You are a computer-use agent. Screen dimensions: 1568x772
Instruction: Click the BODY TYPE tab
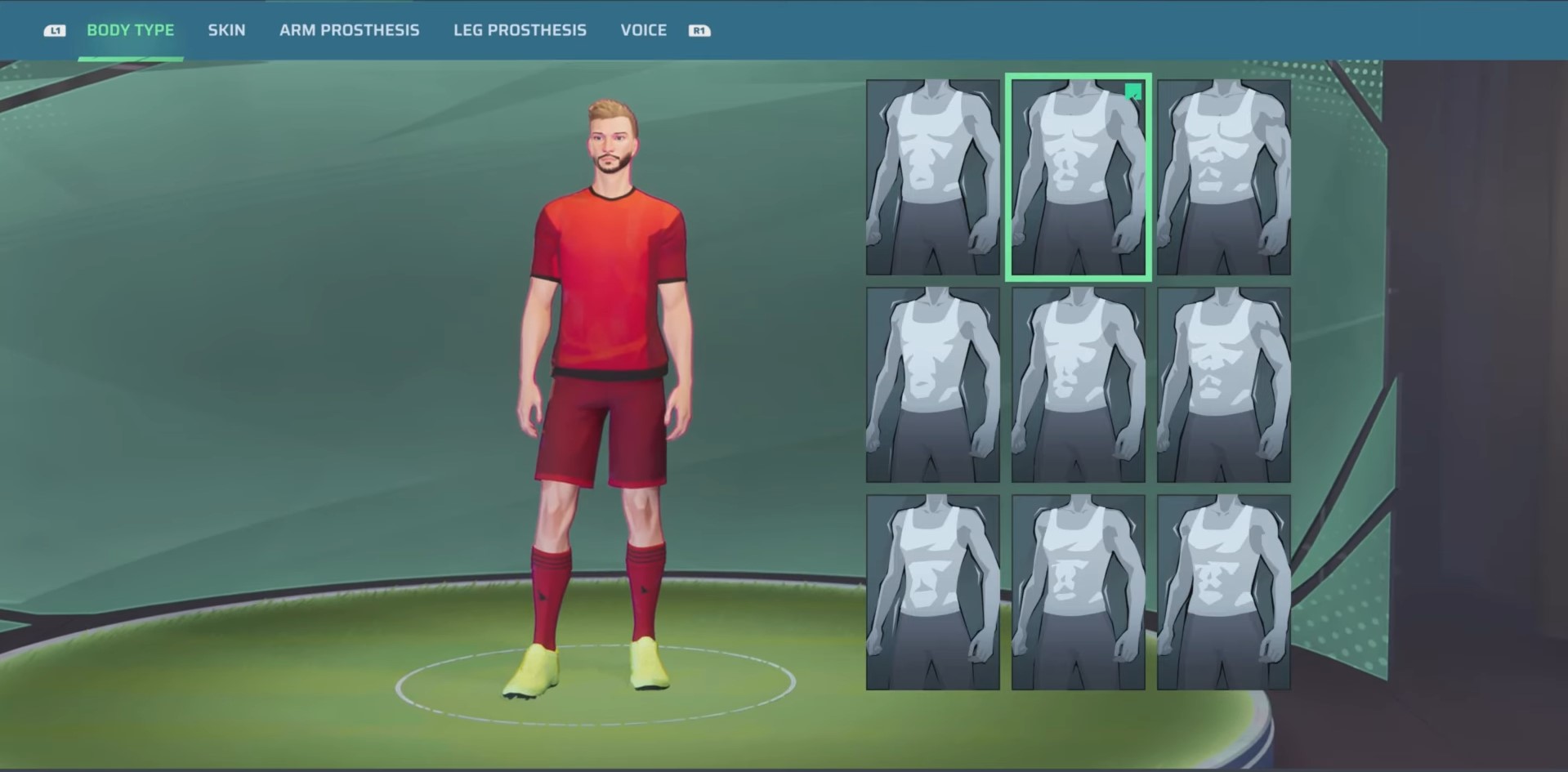[x=131, y=30]
